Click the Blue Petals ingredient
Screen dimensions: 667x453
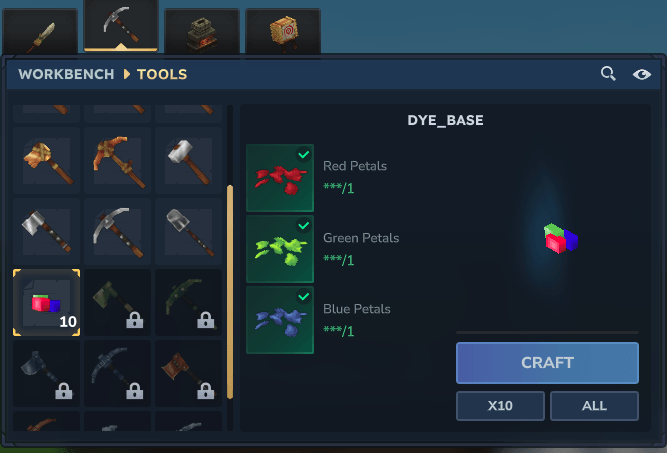click(280, 320)
